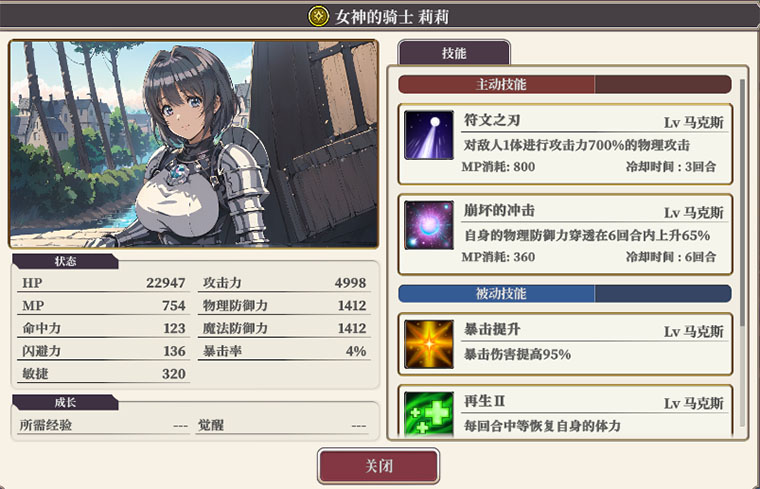Click the character portrait of 莉莉
This screenshot has height=489, width=760.
[194, 144]
